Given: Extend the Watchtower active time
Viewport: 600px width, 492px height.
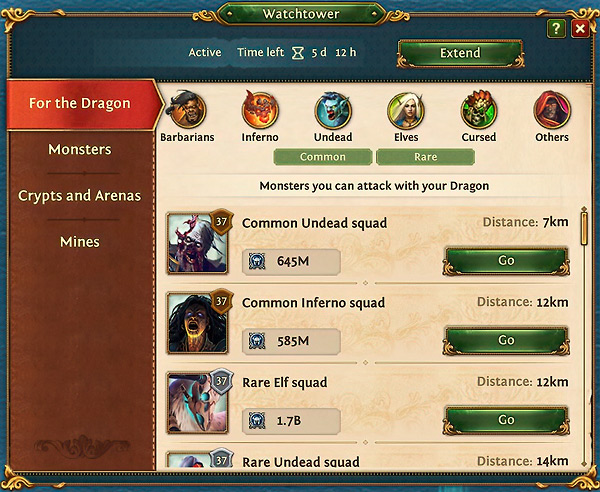Looking at the screenshot, I should click(460, 53).
